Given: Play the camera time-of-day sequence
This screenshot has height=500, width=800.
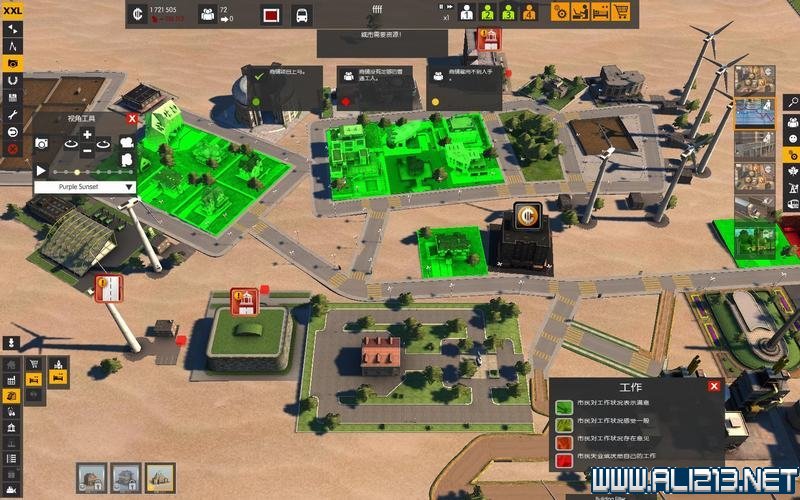Looking at the screenshot, I should pyautogui.click(x=41, y=171).
